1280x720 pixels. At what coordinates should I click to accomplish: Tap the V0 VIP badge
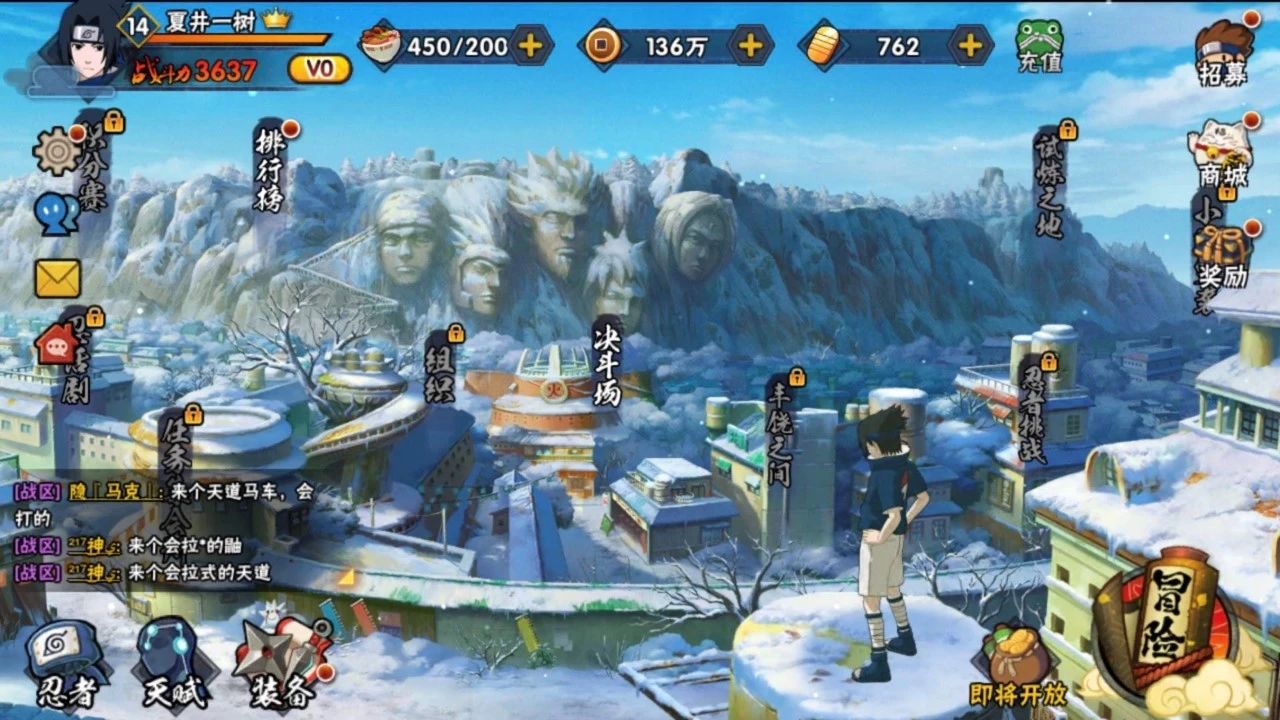click(319, 69)
